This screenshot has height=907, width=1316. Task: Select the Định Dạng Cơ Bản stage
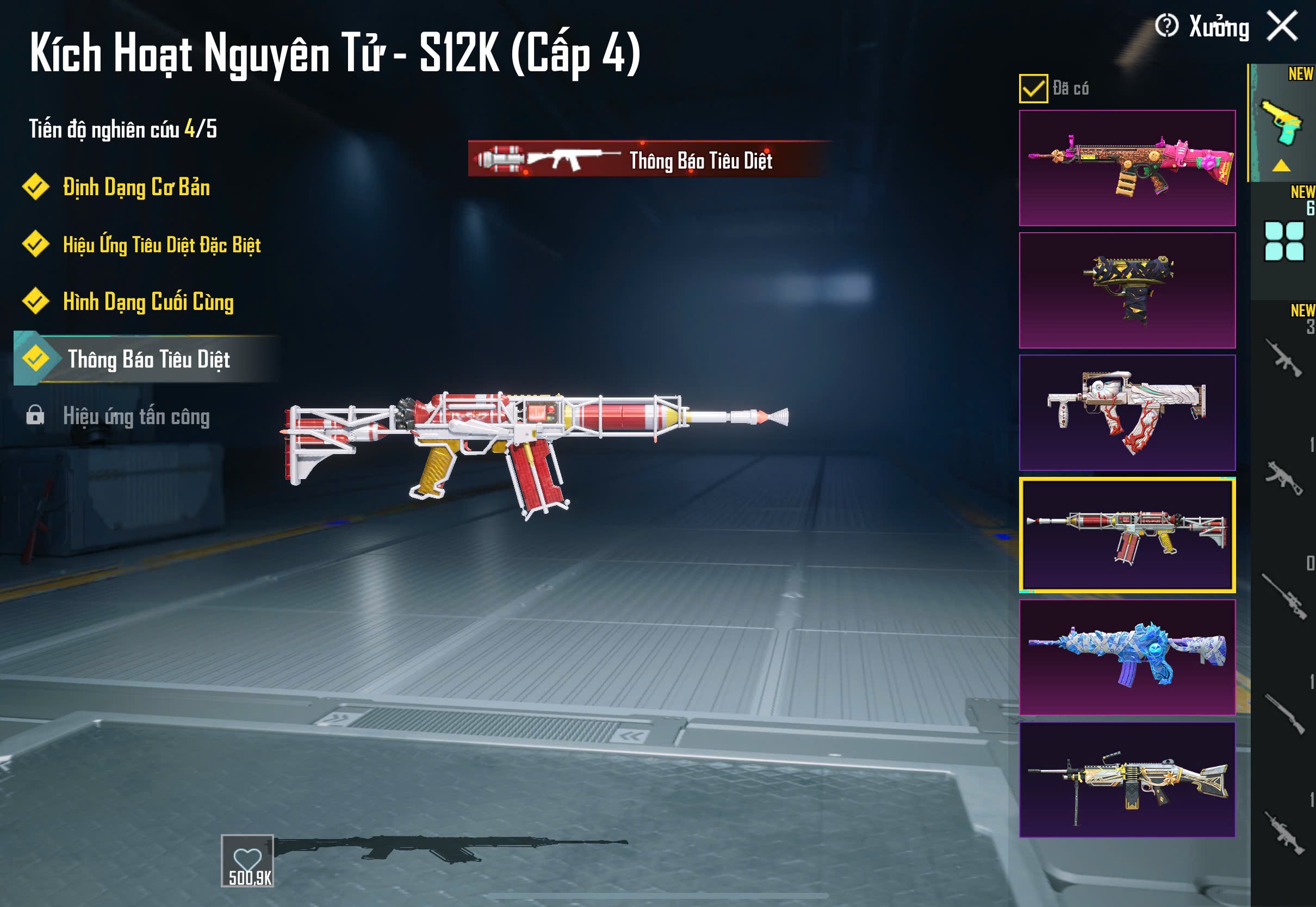pos(136,188)
